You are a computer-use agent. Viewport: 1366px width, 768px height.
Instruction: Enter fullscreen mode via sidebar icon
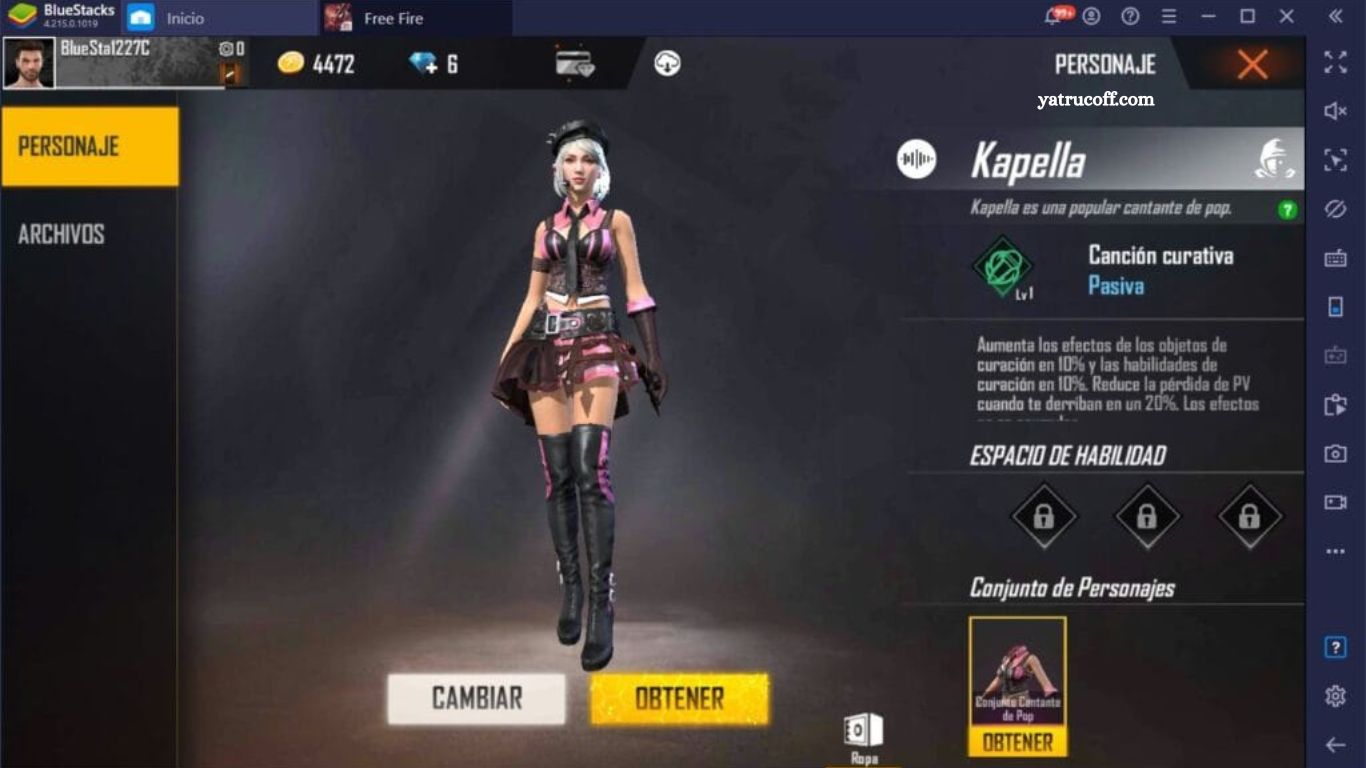pyautogui.click(x=1336, y=64)
